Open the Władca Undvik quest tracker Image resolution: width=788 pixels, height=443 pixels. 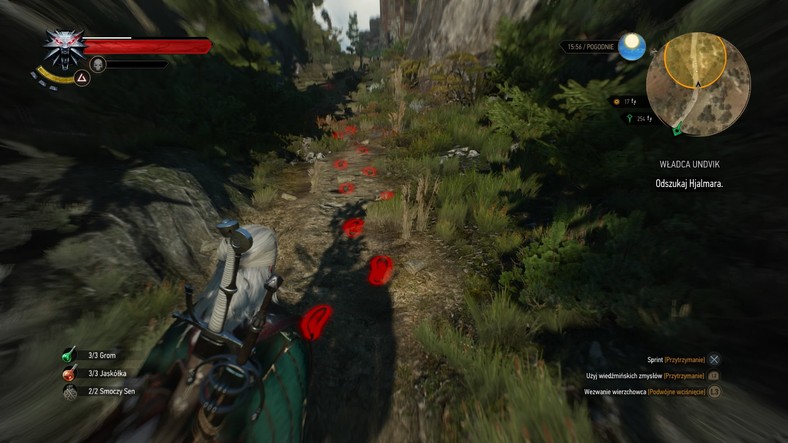click(691, 164)
